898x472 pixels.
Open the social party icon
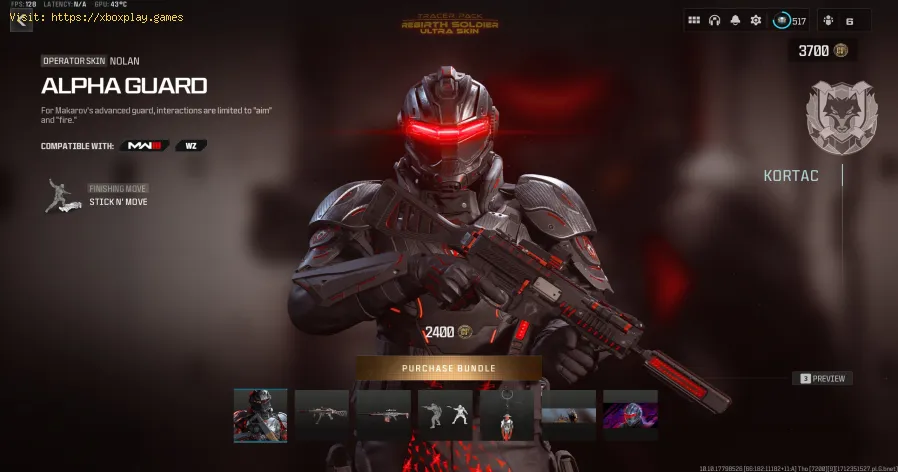coord(832,20)
